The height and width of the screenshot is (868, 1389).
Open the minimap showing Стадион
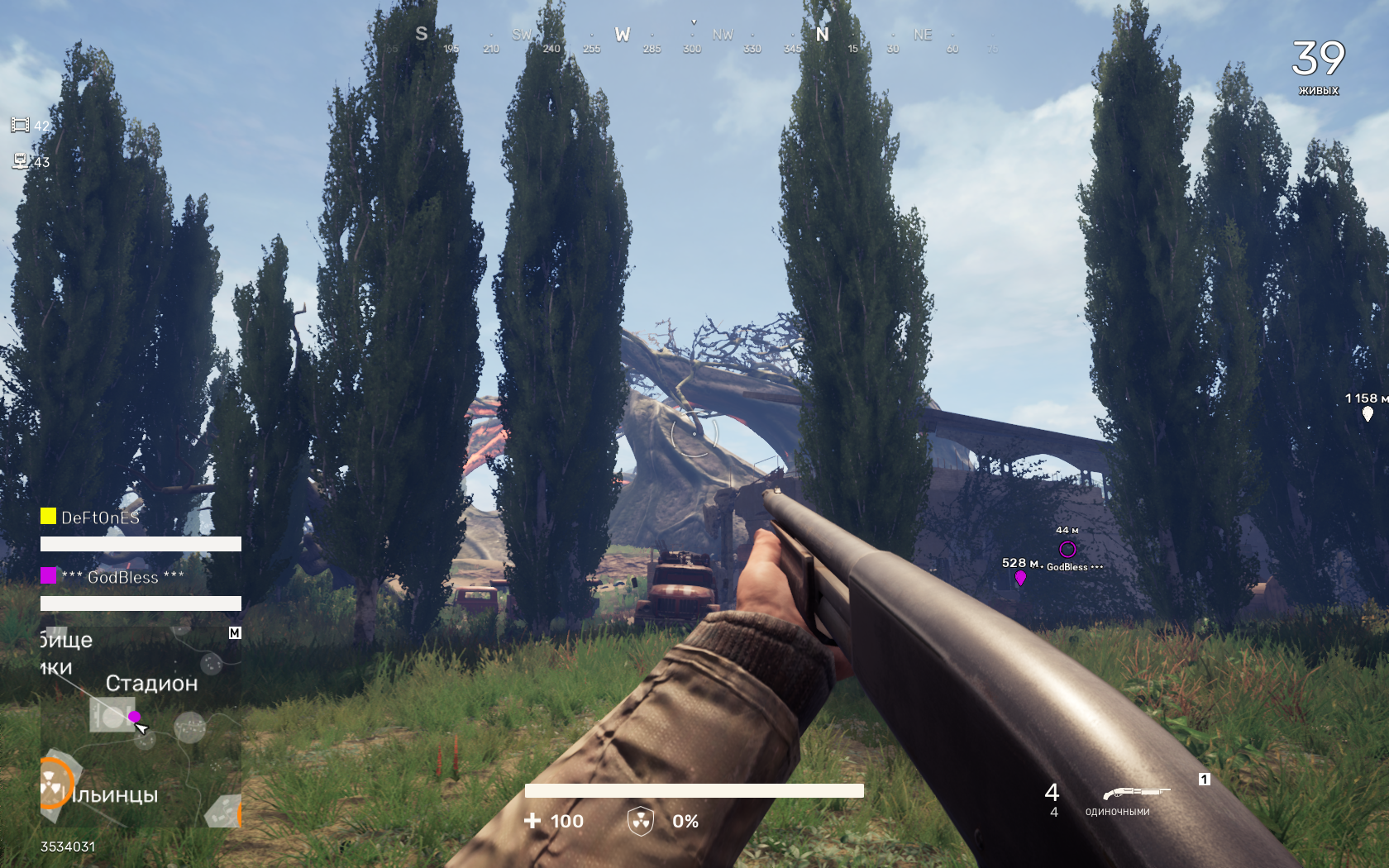(x=141, y=727)
